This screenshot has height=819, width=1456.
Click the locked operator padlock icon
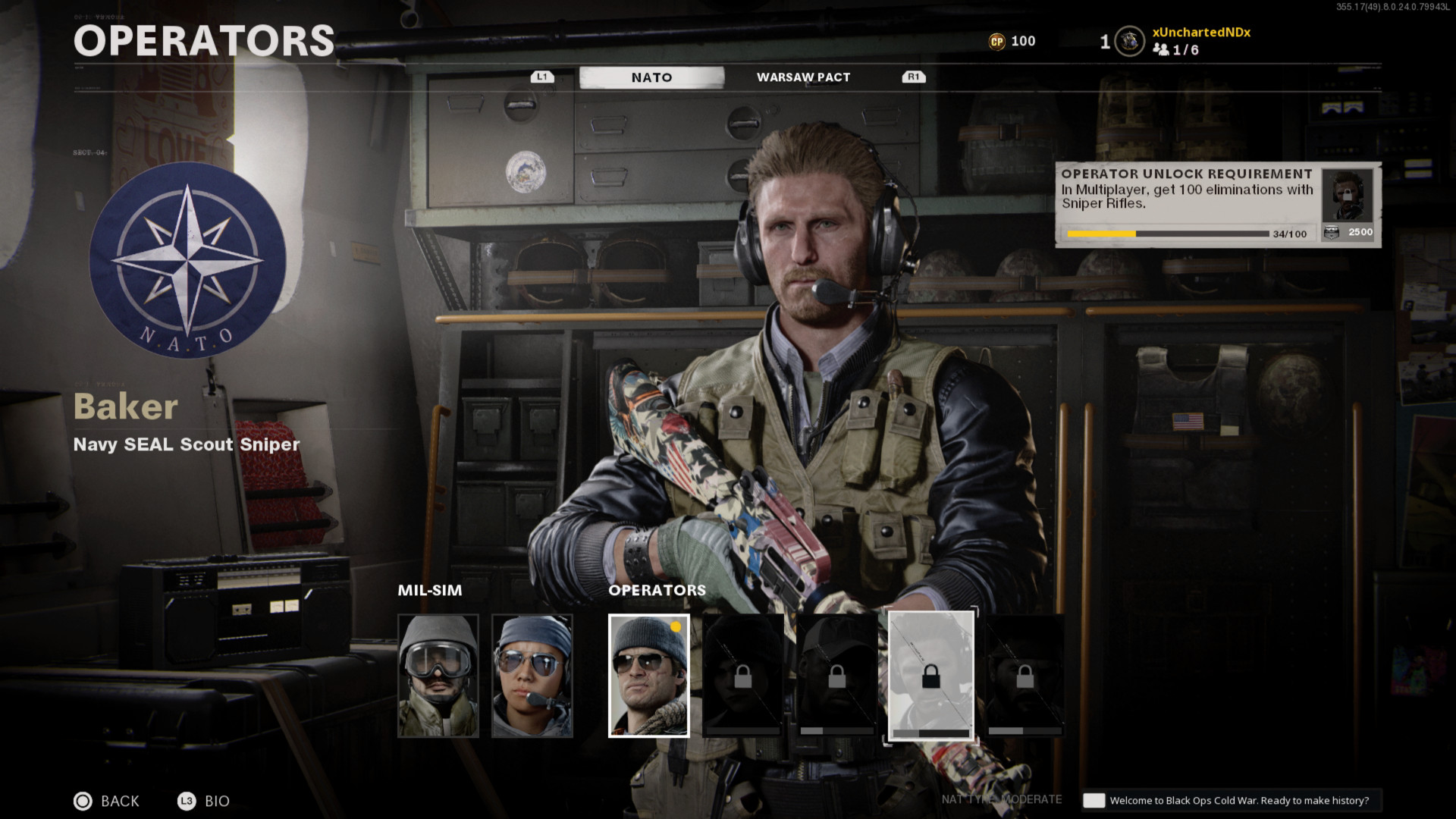pos(933,675)
